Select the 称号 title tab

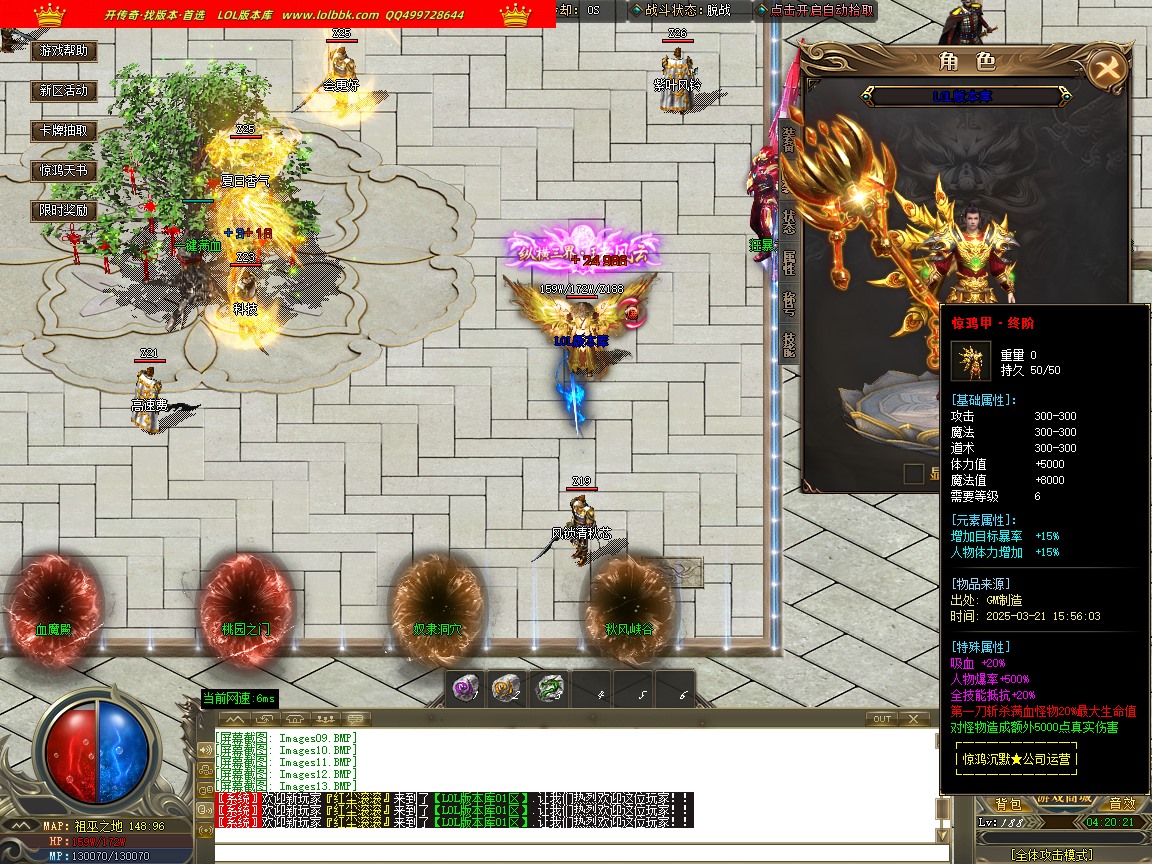point(789,301)
